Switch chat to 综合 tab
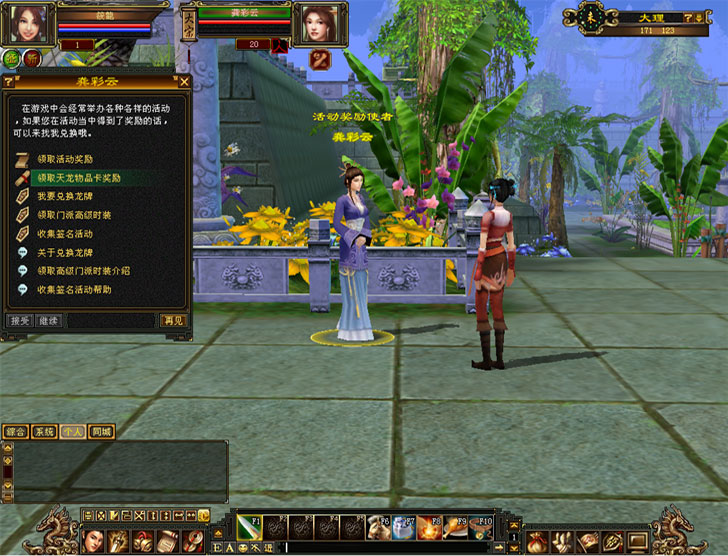728x556 pixels. click(x=15, y=432)
